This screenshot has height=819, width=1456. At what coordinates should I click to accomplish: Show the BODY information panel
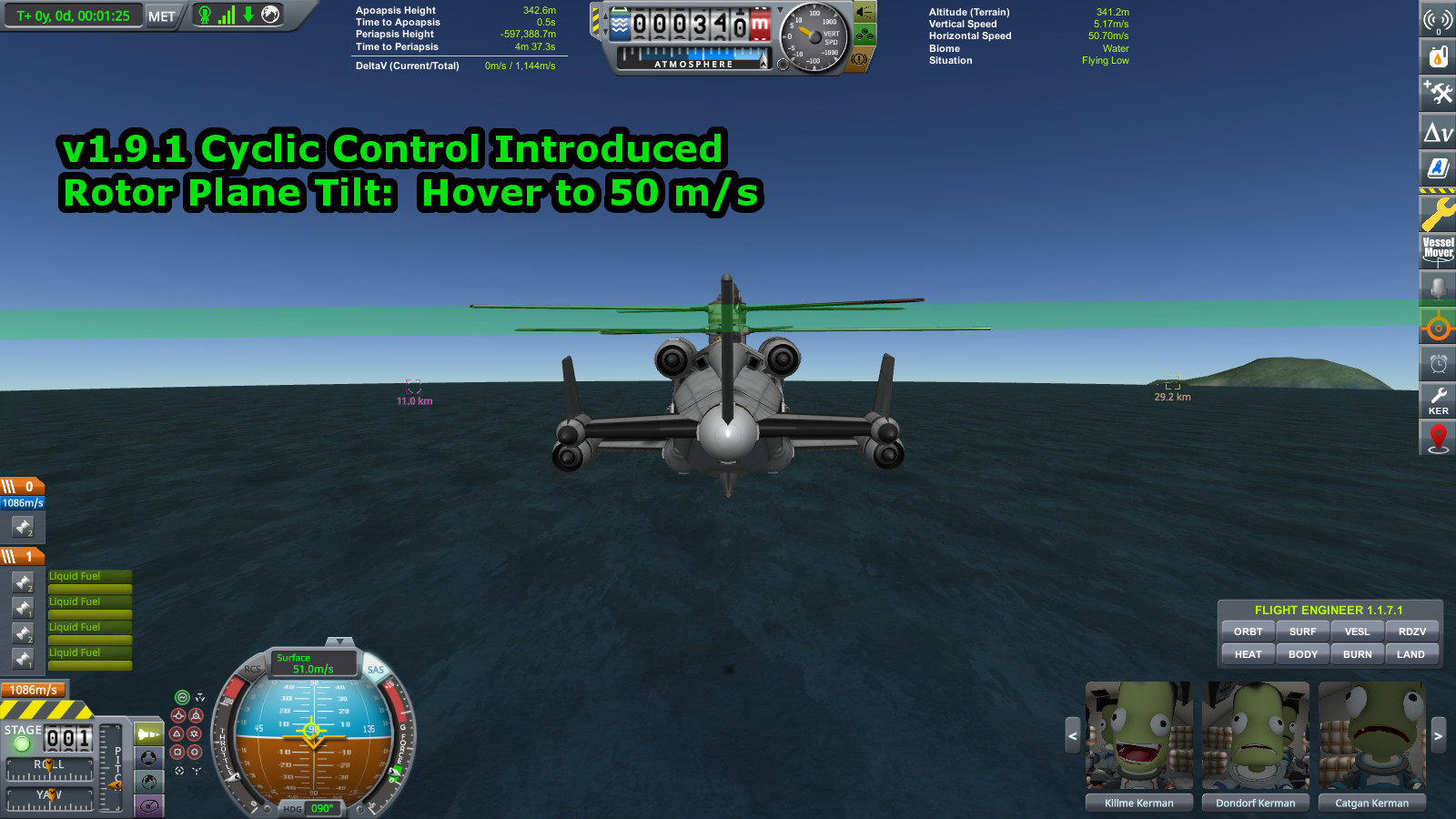[1302, 654]
